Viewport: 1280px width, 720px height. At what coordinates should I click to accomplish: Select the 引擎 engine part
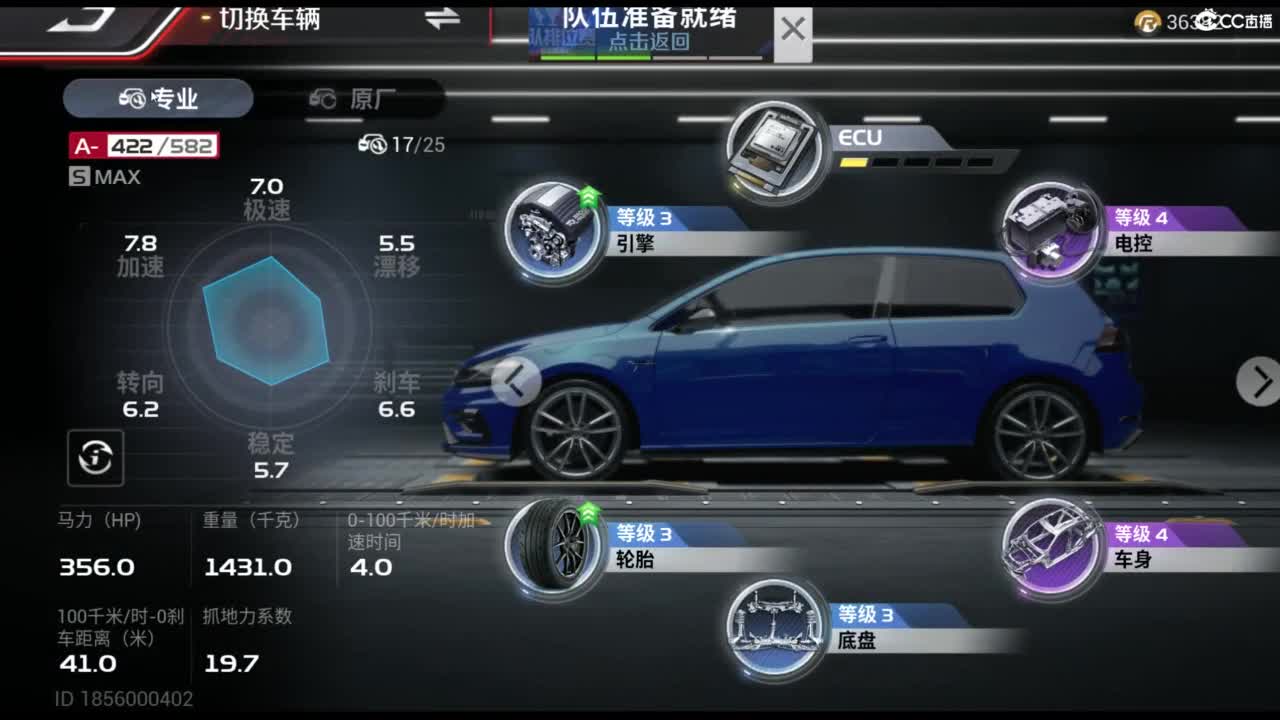[x=555, y=230]
